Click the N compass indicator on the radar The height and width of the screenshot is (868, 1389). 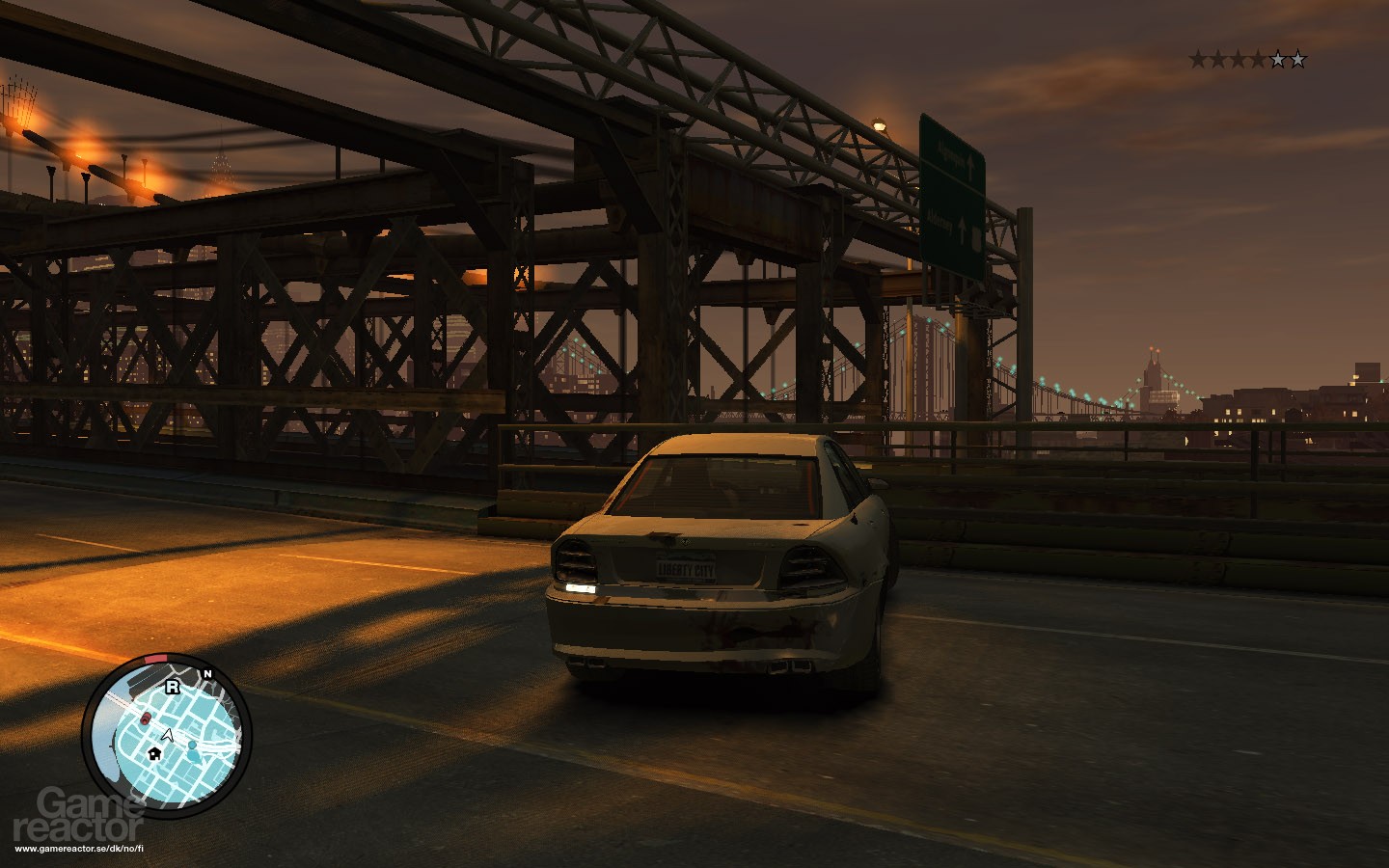tap(207, 673)
